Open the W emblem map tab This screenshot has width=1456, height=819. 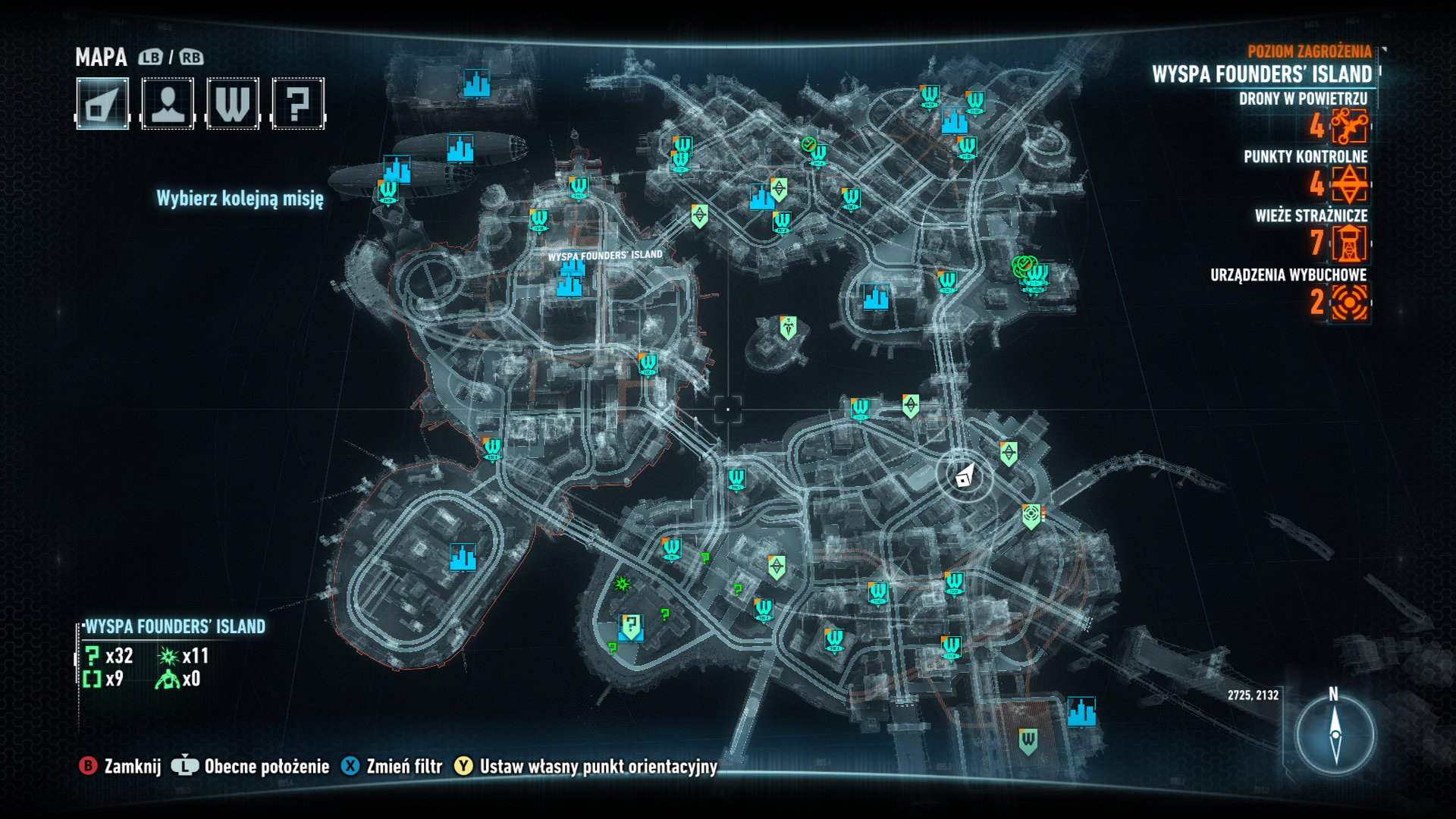coord(233,104)
